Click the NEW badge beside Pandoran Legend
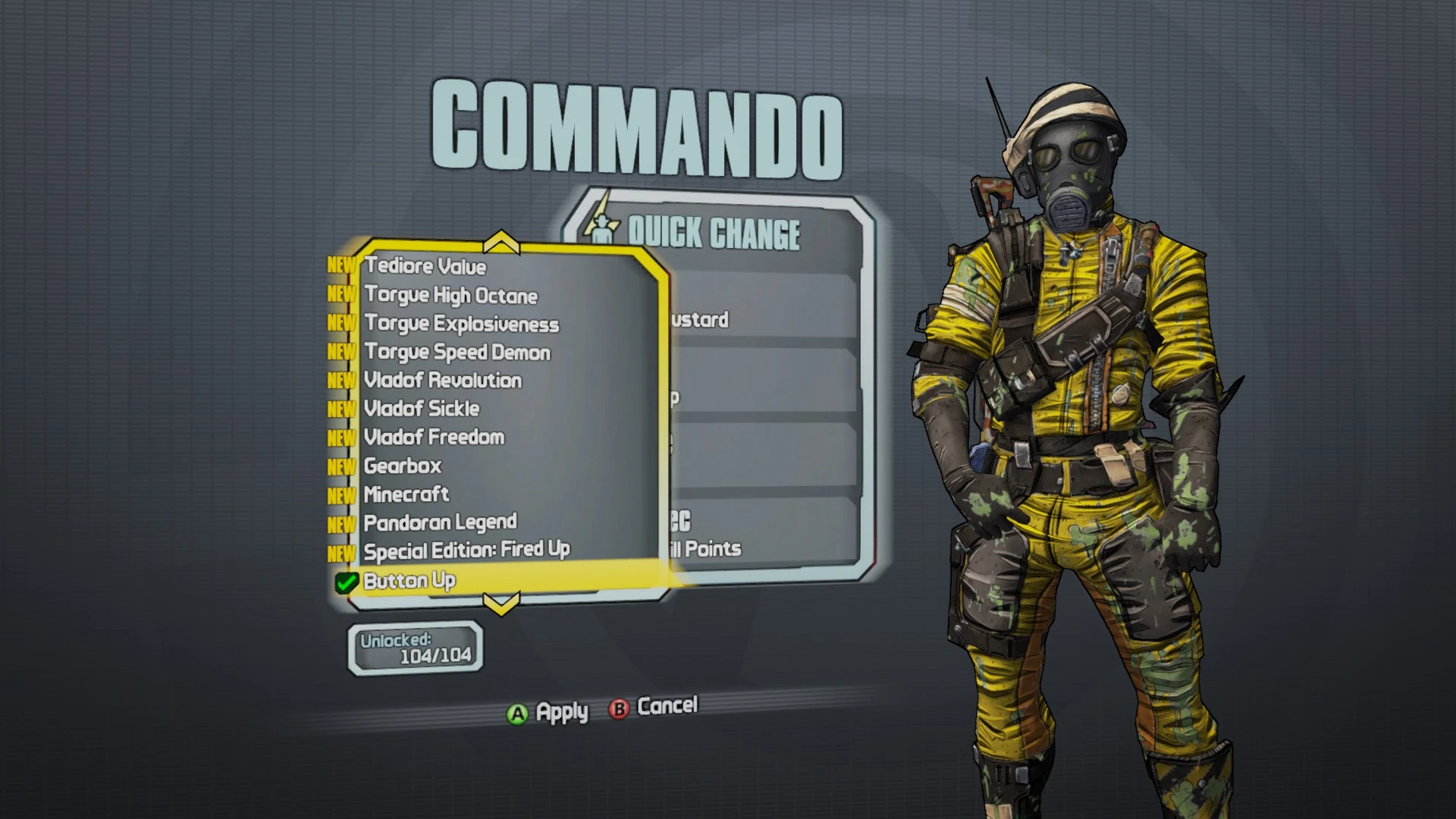 point(343,522)
